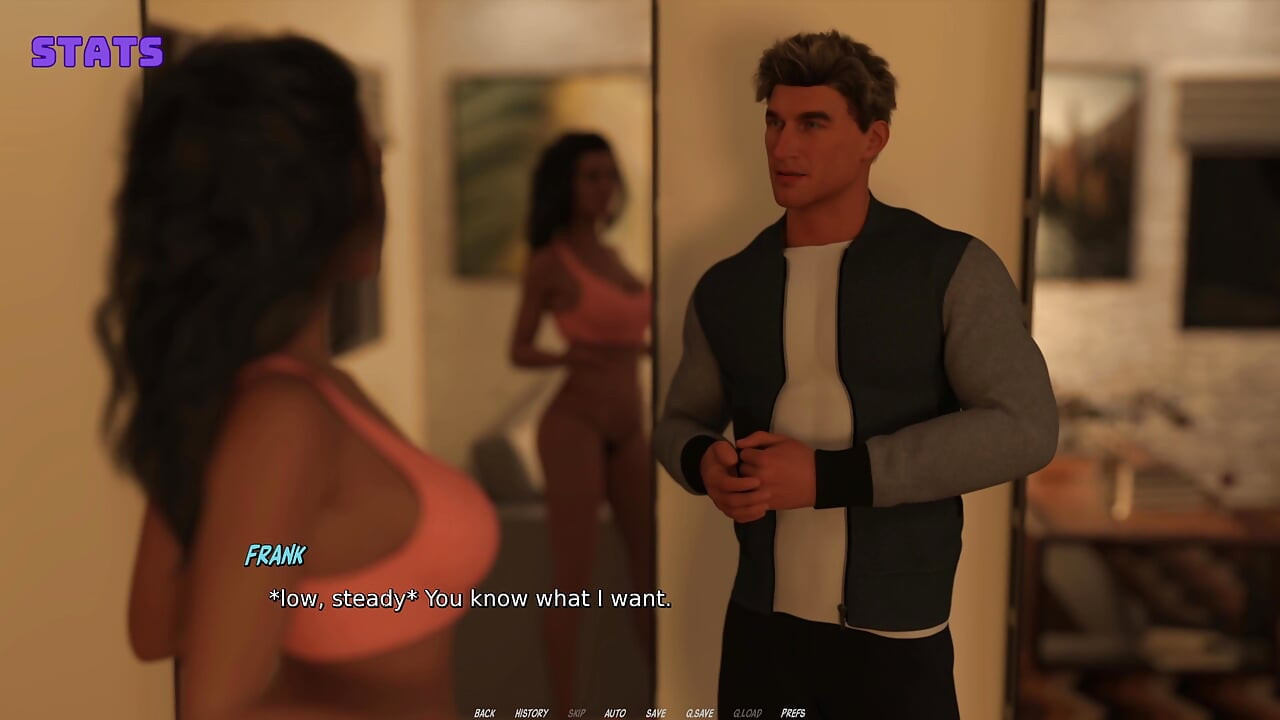Viewport: 1280px width, 720px height.
Task: Click Frank's dialogue line to advance
Action: 470,598
